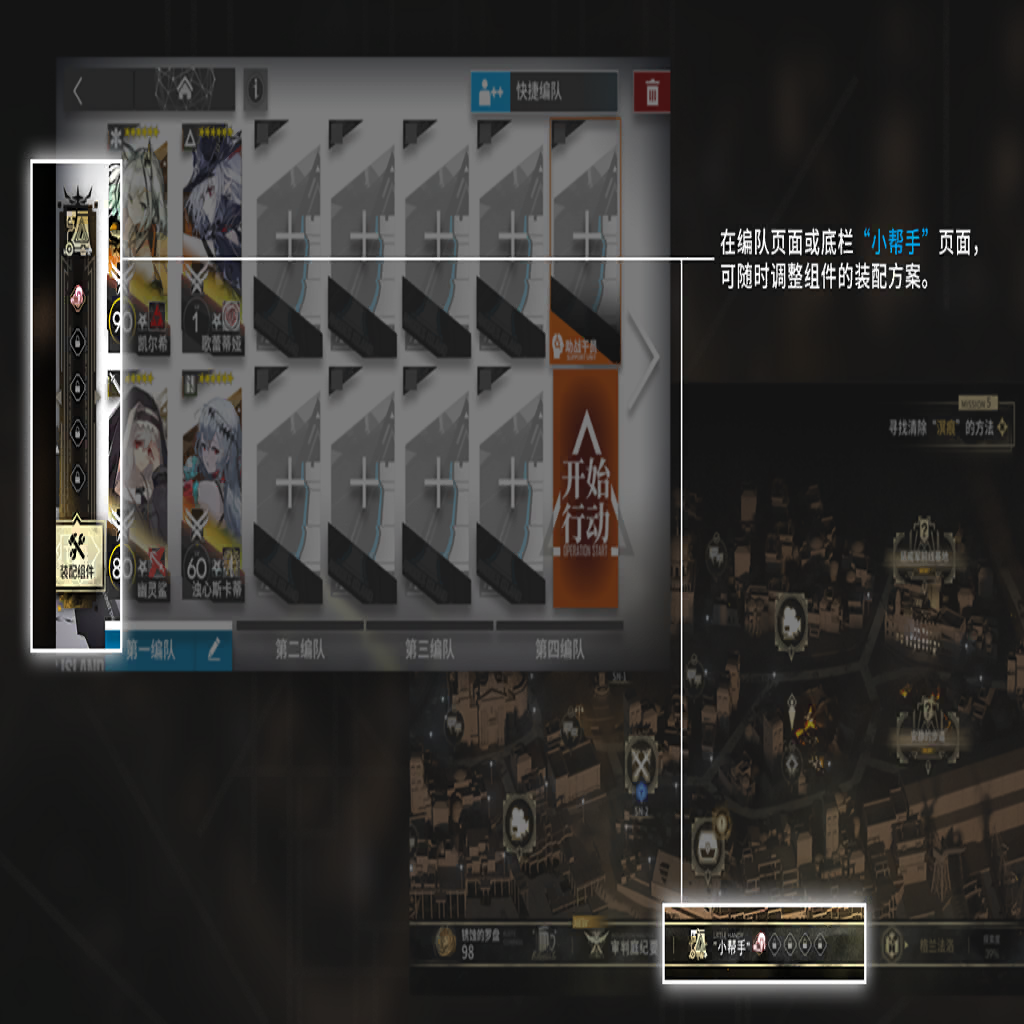This screenshot has height=1024, width=1024.
Task: Open the "小帮手" panel in bottom bar
Action: point(762,945)
